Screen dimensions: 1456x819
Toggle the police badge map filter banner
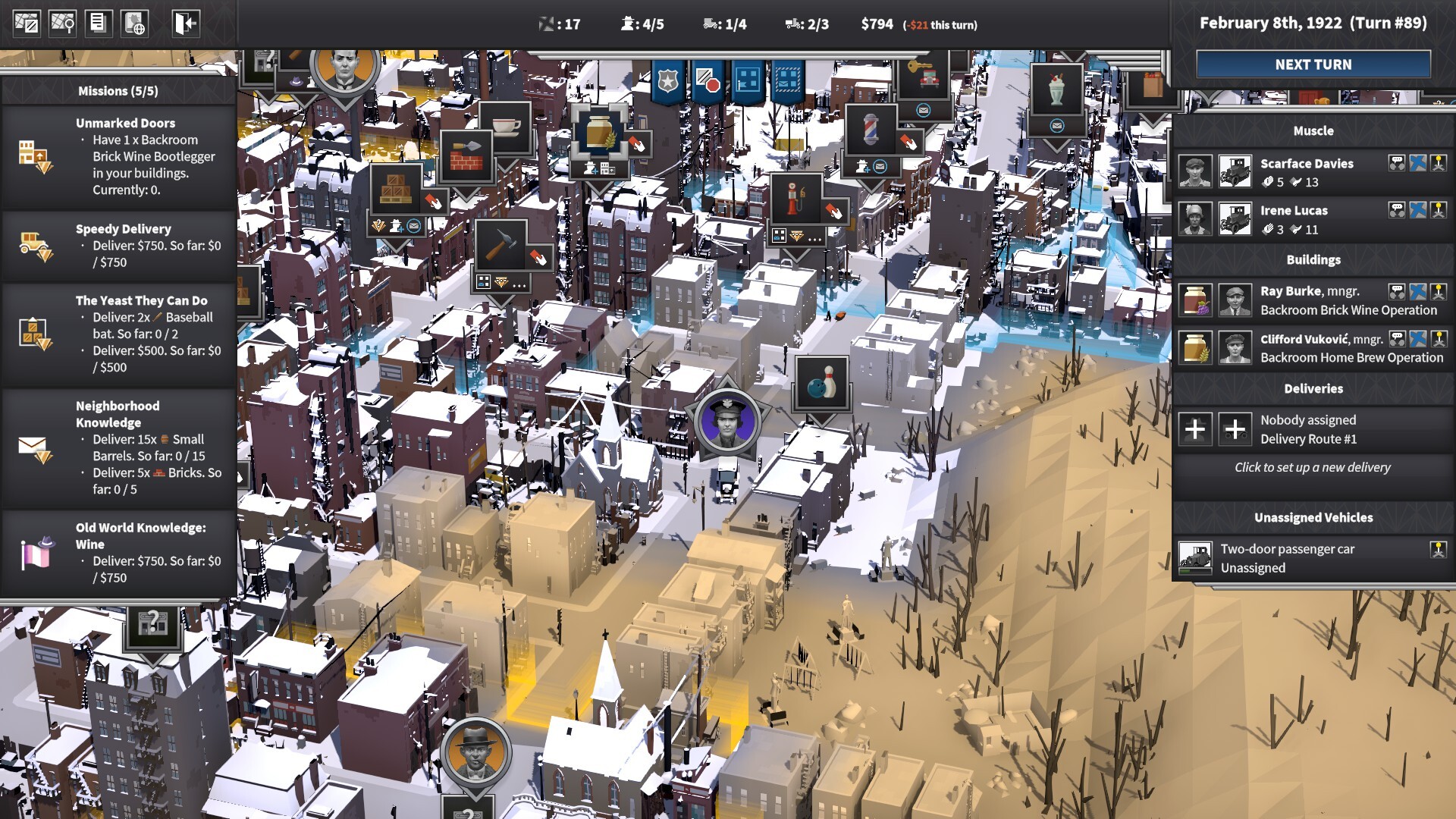(x=667, y=80)
